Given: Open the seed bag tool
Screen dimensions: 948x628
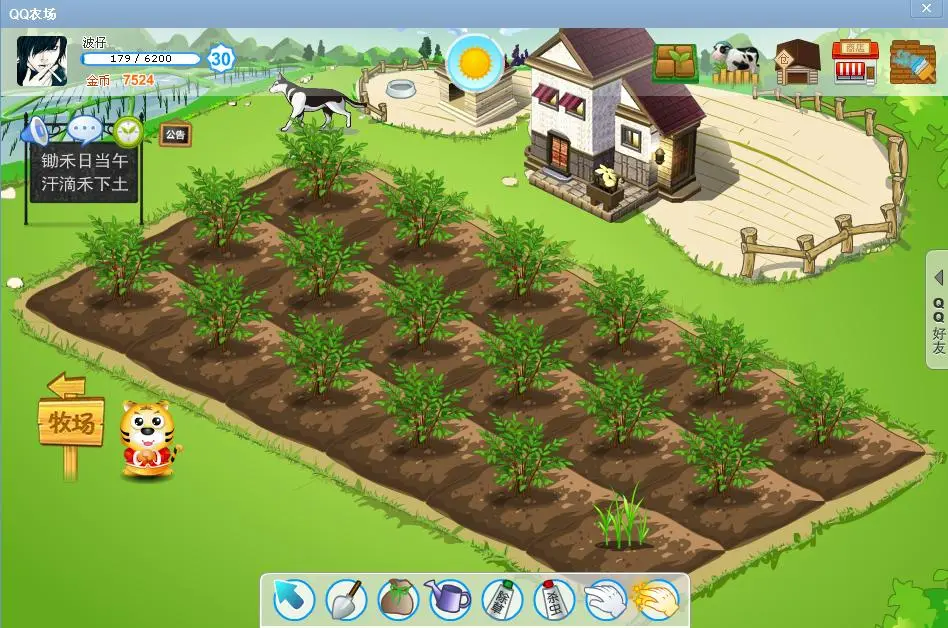Looking at the screenshot, I should click(x=398, y=599).
